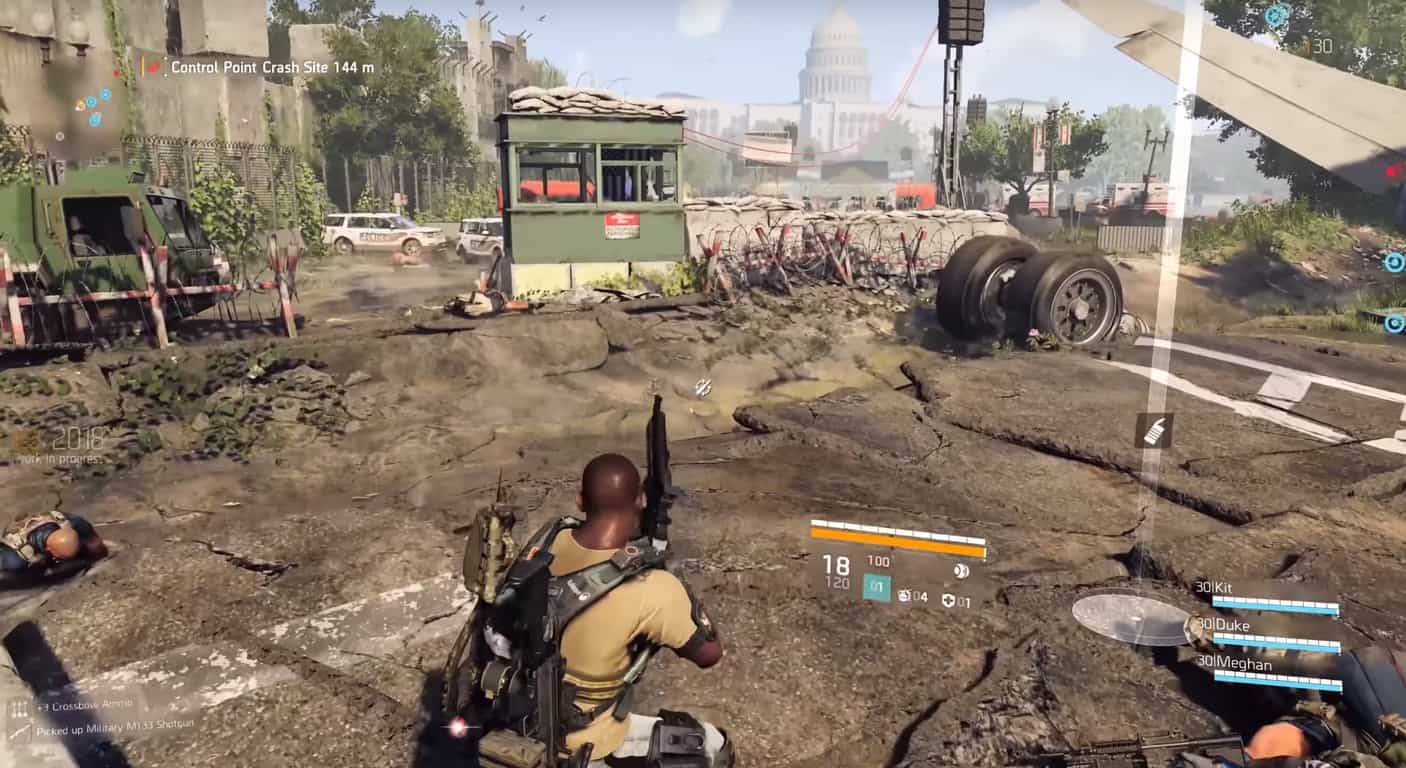This screenshot has width=1406, height=768.
Task: Click the round skill icon beside 100
Action: (960, 571)
